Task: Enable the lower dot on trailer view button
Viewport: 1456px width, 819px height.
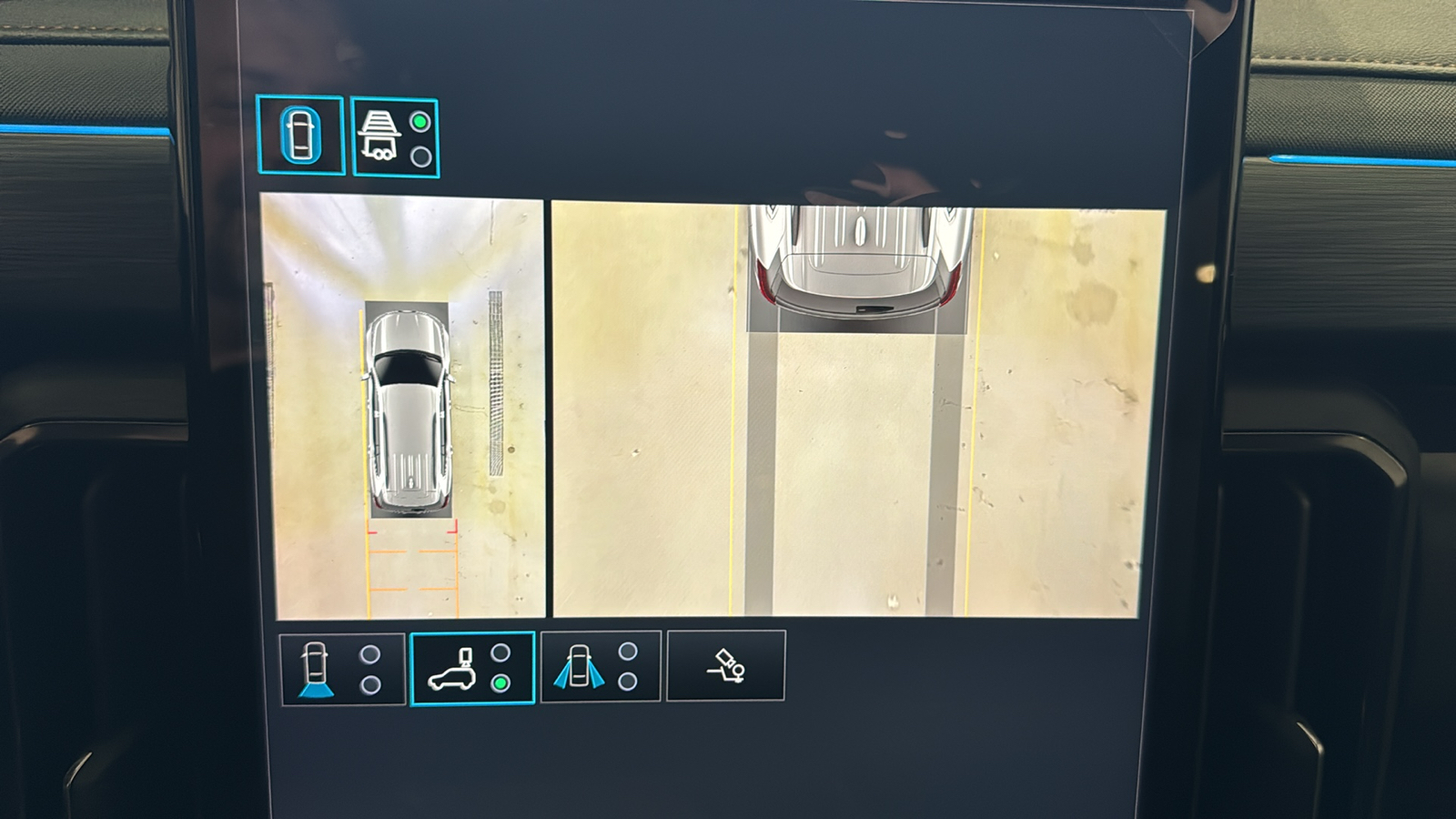Action: [419, 155]
